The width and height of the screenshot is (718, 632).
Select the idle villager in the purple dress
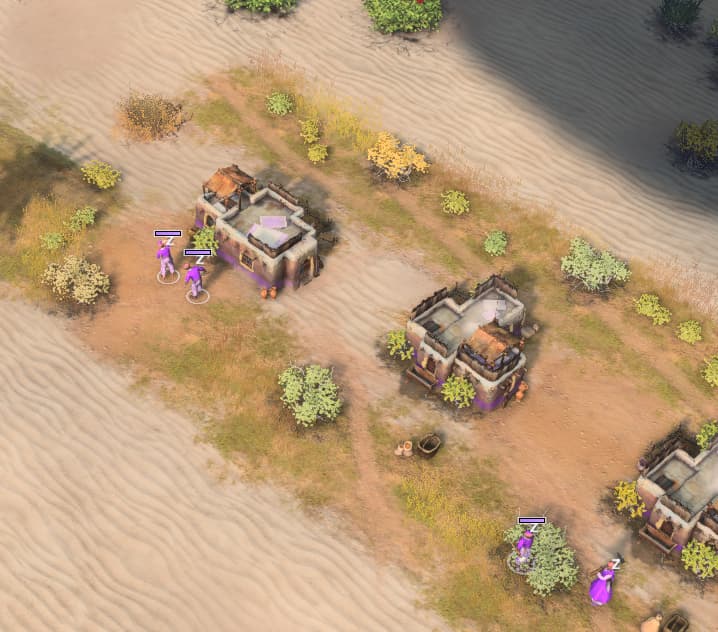tap(602, 584)
